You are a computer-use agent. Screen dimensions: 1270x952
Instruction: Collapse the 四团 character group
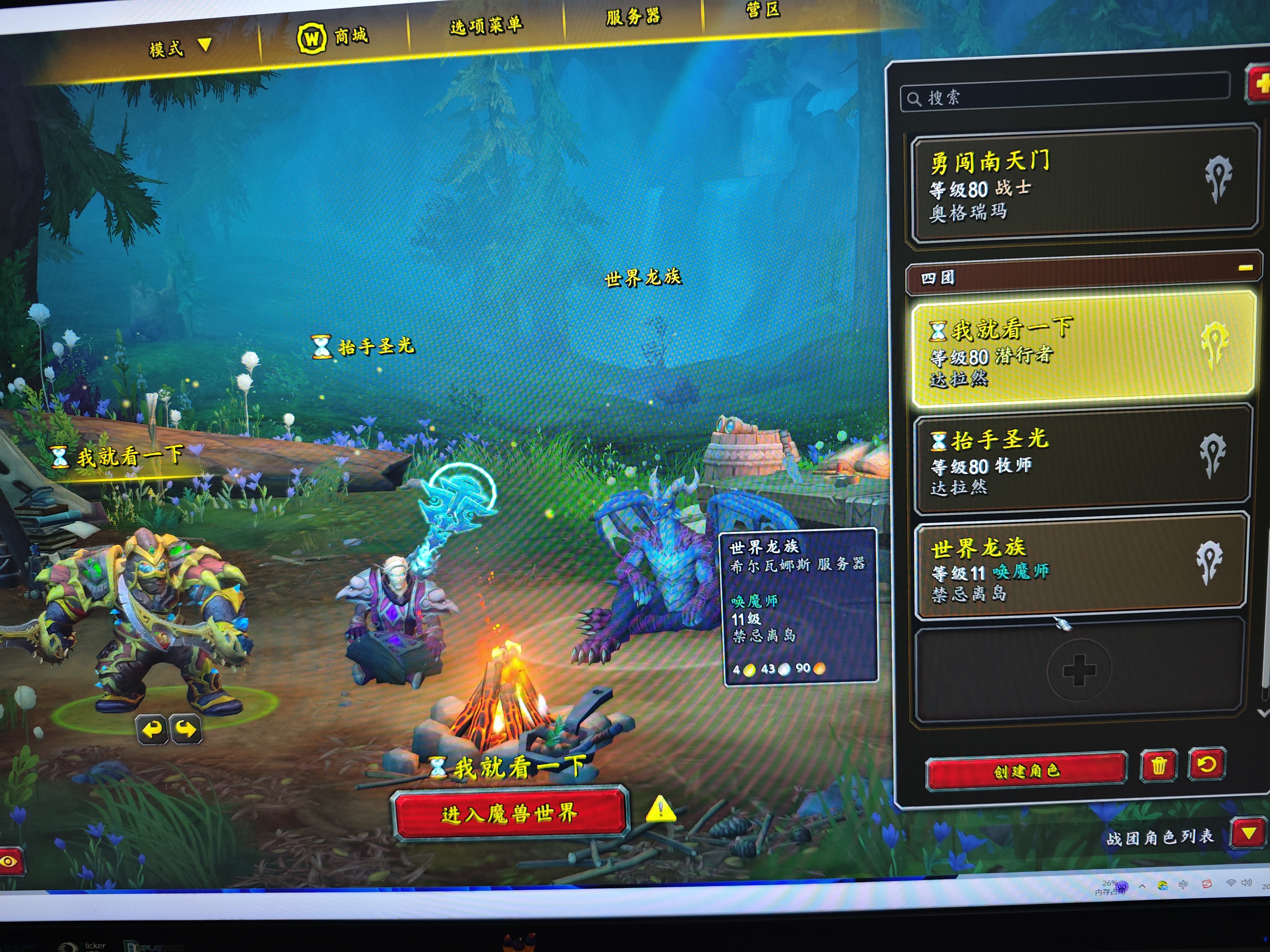pyautogui.click(x=1245, y=269)
